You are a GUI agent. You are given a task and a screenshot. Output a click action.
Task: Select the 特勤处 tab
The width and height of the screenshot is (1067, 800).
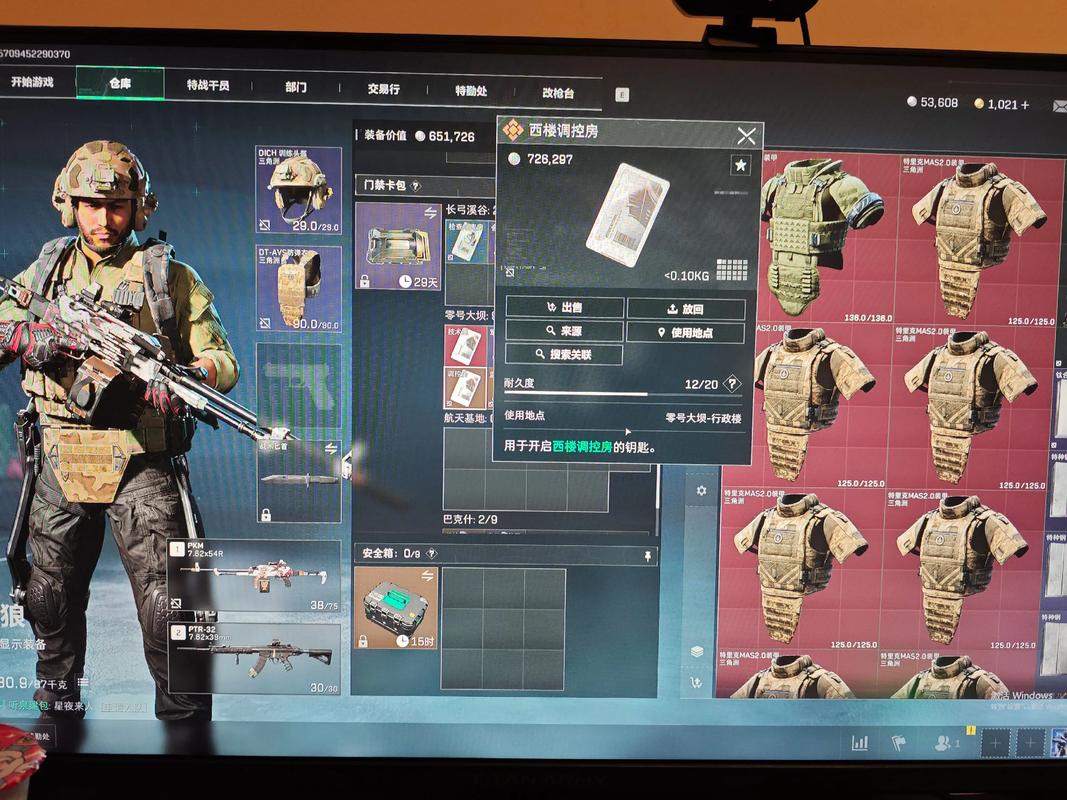[x=471, y=91]
